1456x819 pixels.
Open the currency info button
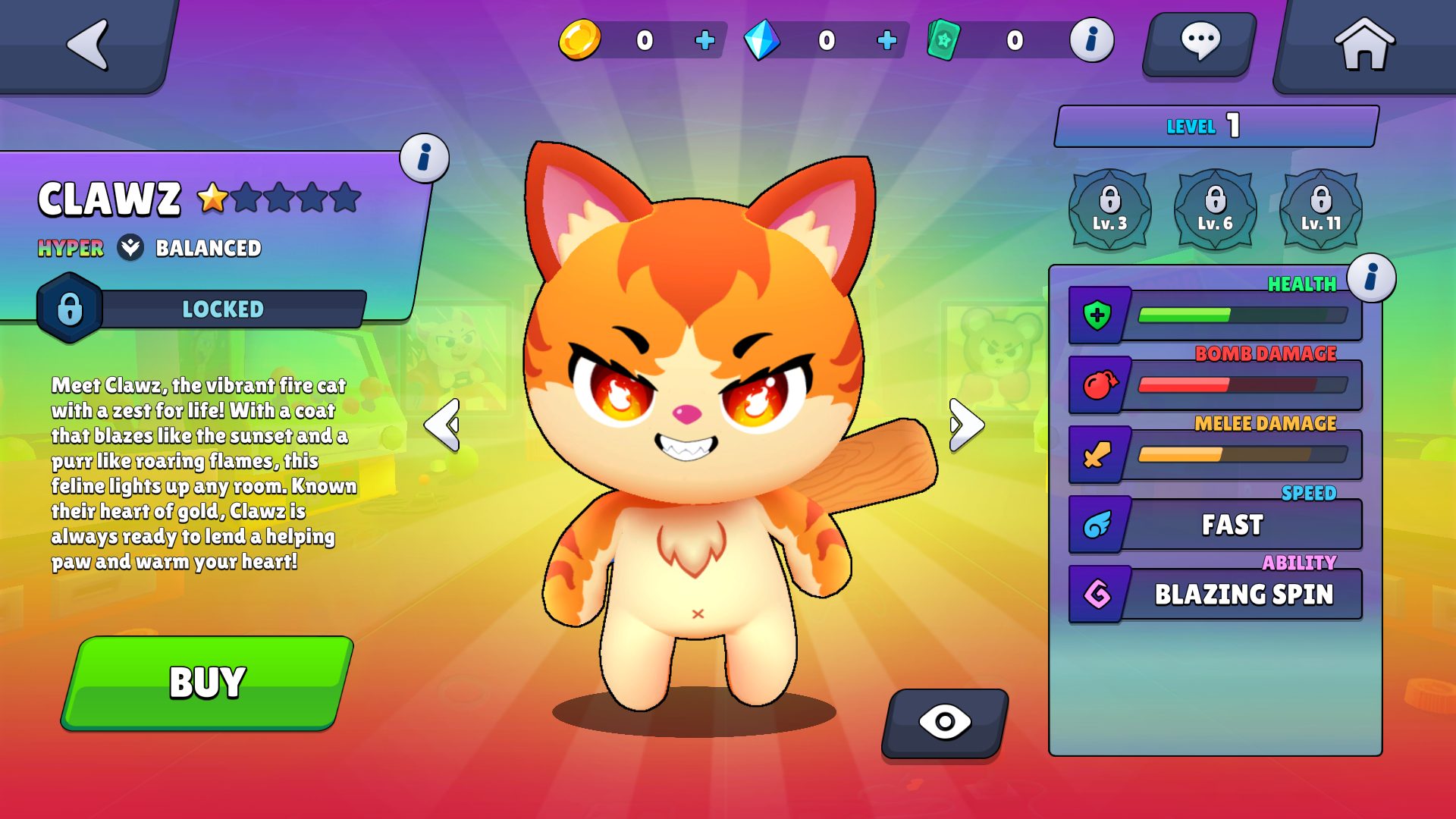coord(1091,40)
